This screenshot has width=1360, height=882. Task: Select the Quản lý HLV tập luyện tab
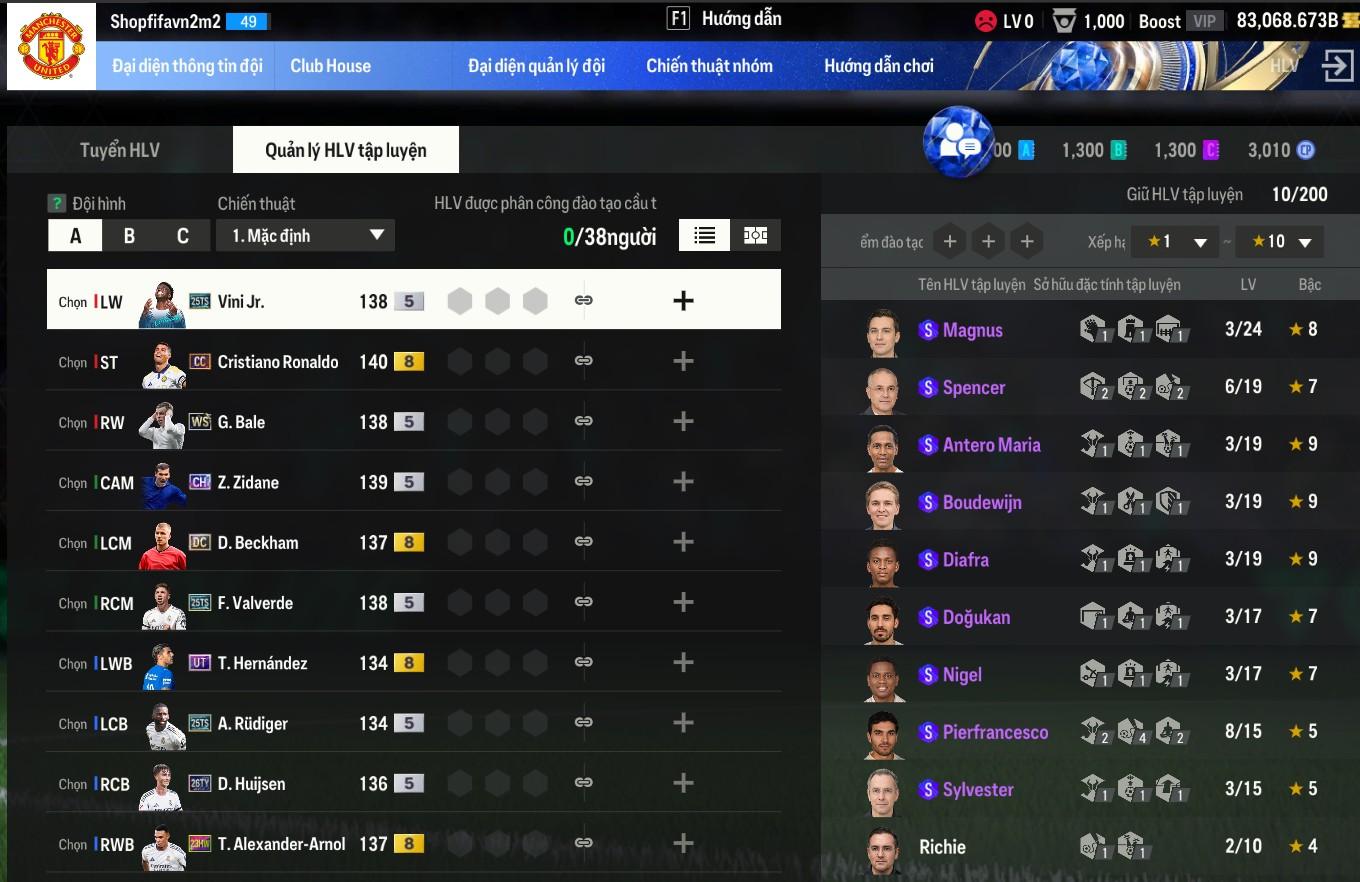(x=345, y=150)
